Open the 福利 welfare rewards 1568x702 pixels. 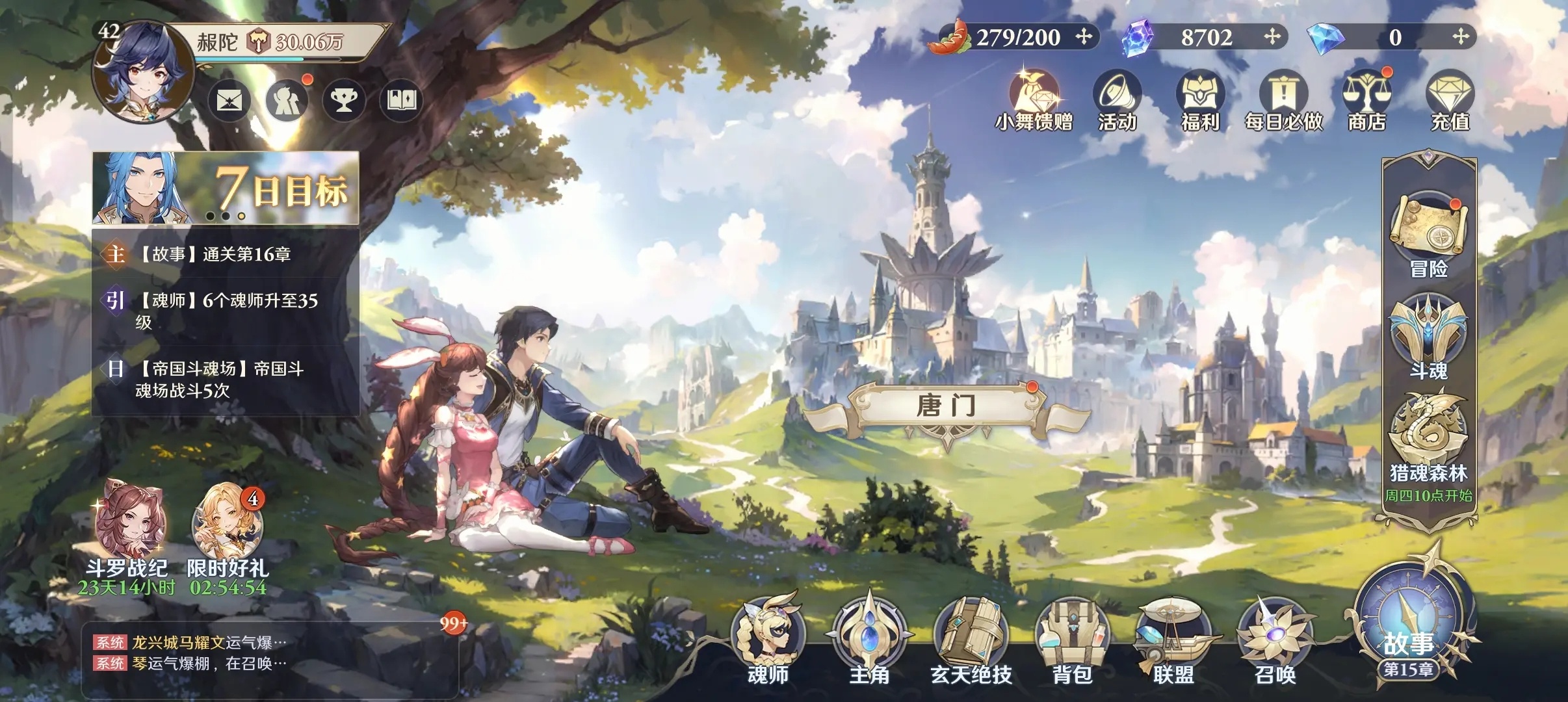[1200, 101]
